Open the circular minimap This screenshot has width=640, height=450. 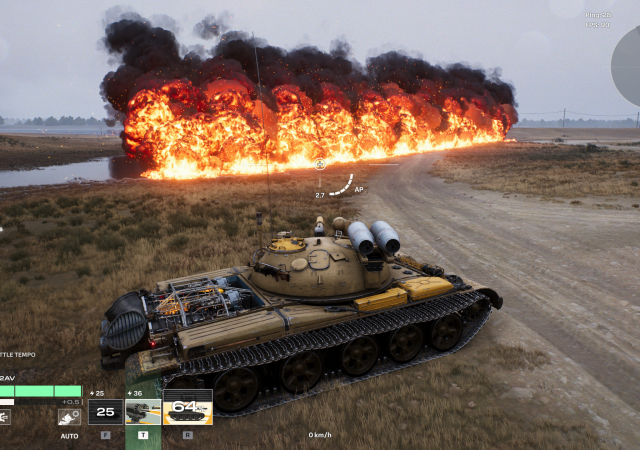(628, 65)
